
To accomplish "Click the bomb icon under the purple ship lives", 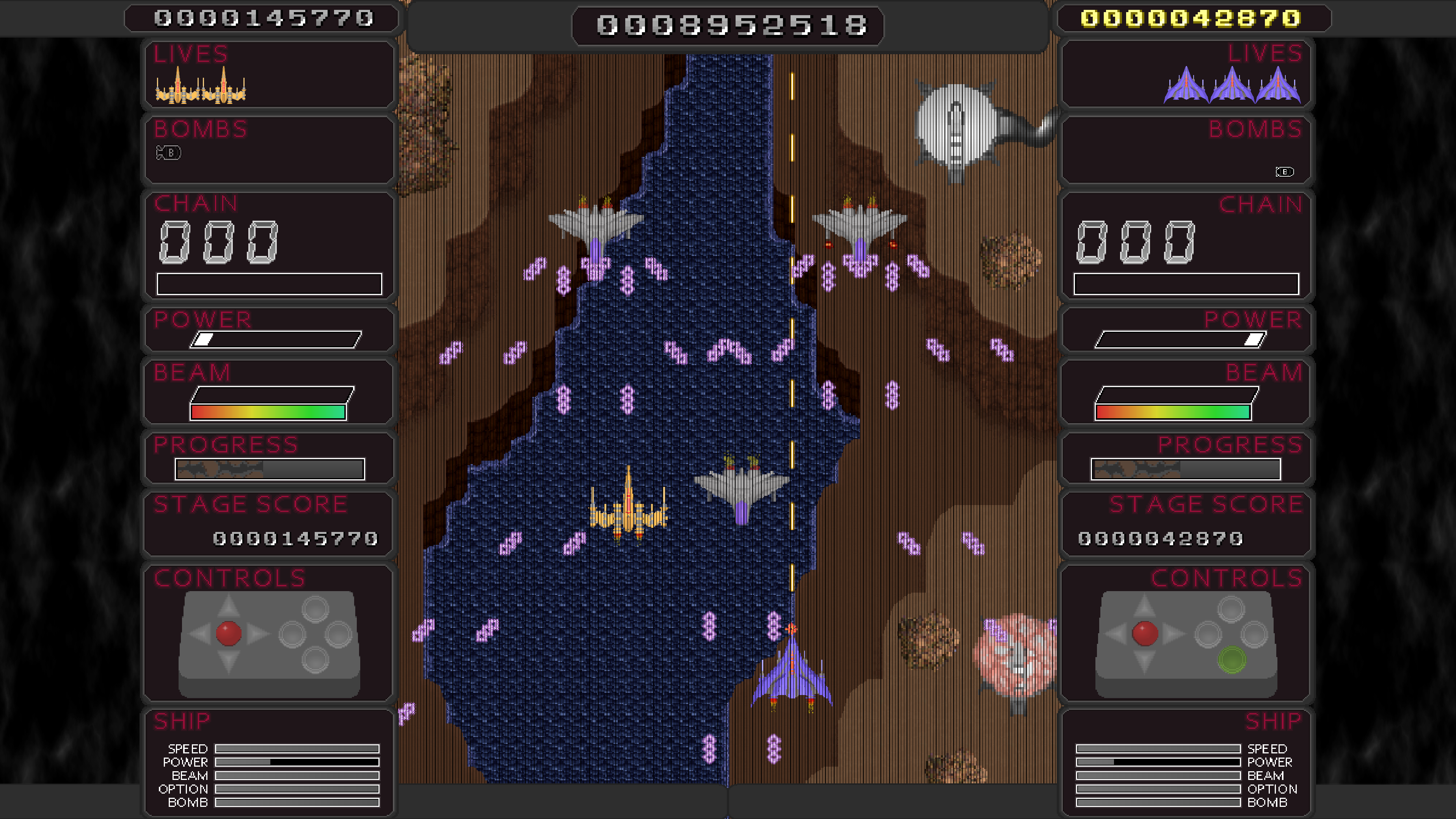I will click(x=1284, y=172).
